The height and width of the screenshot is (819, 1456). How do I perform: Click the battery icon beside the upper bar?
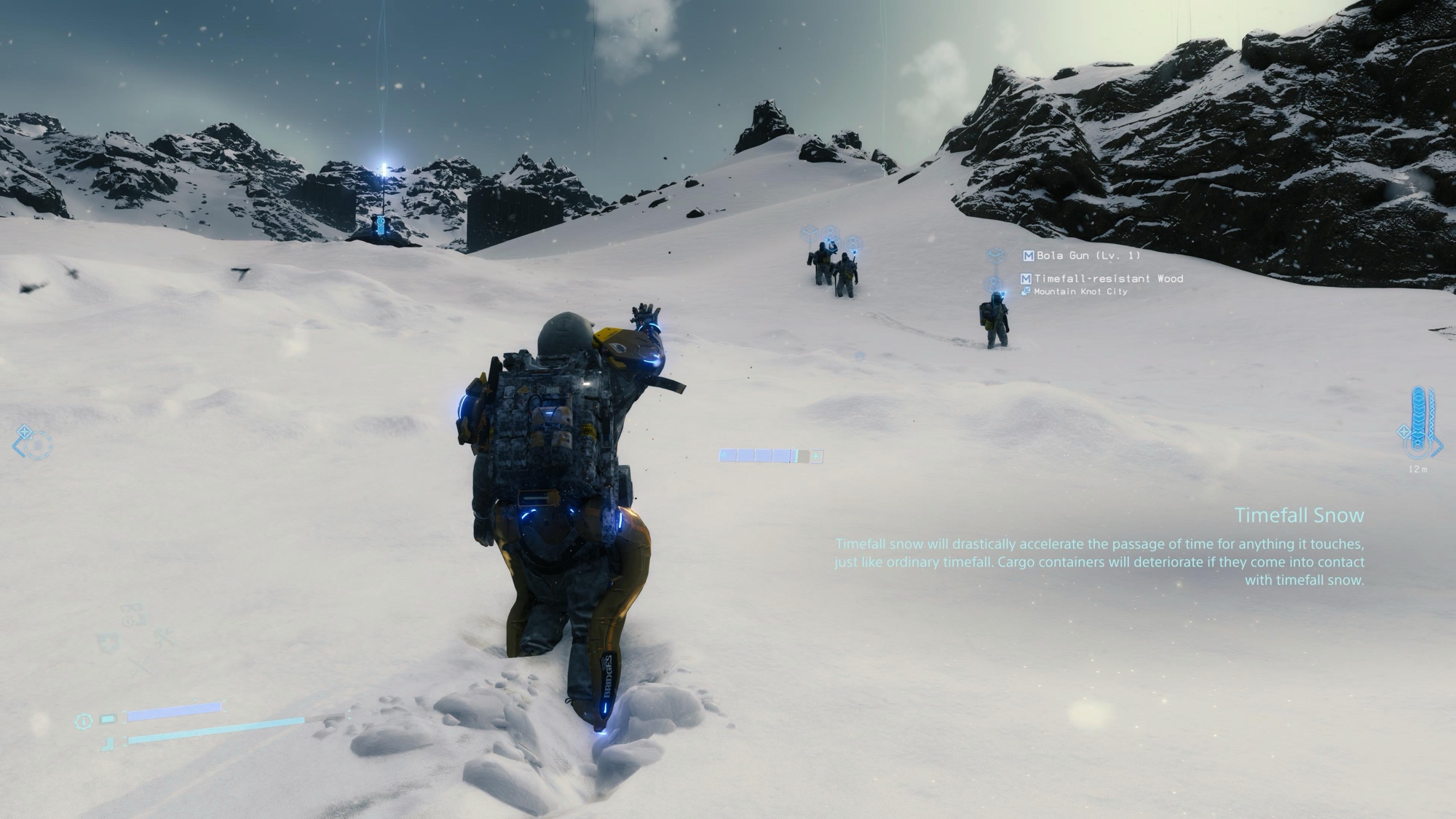pos(108,720)
